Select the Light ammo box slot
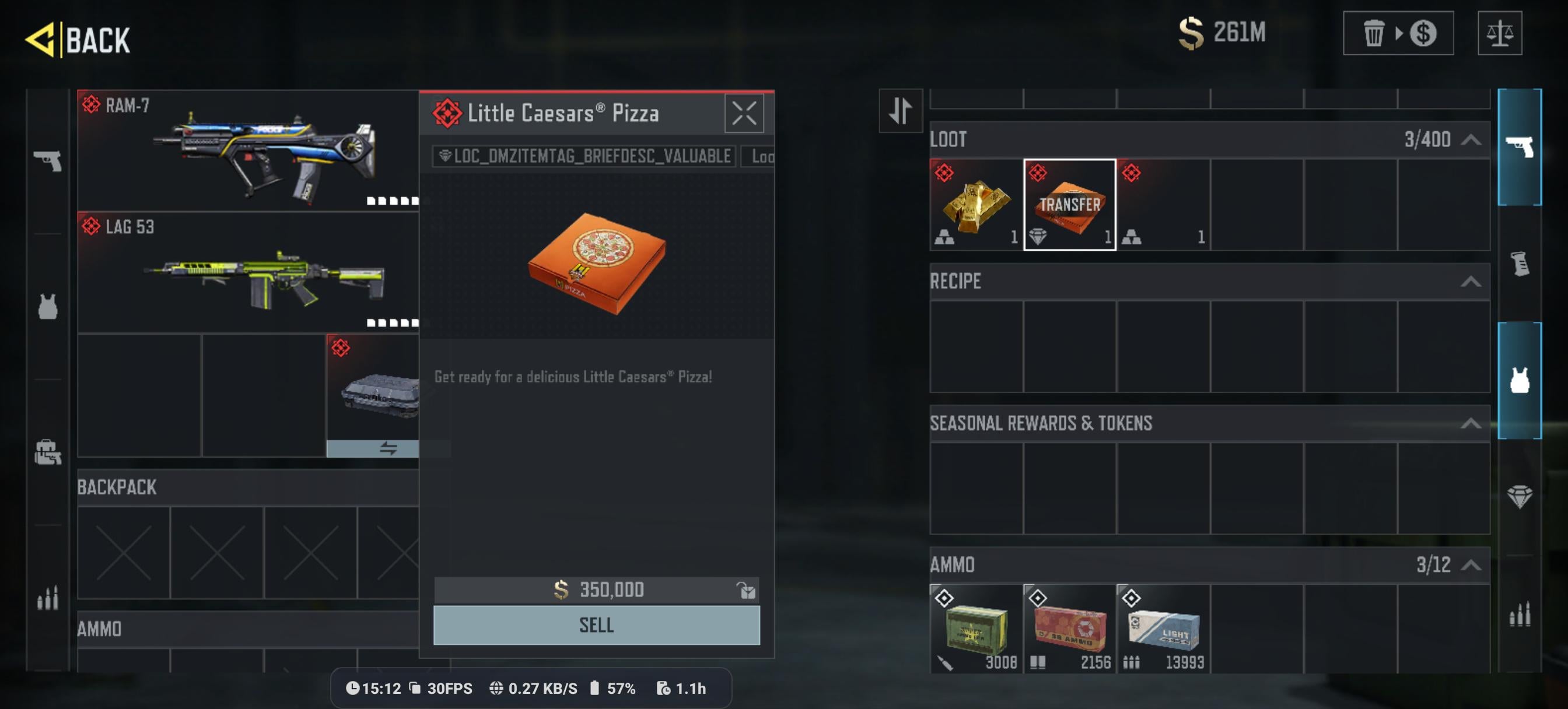The image size is (1568, 709). point(1163,629)
